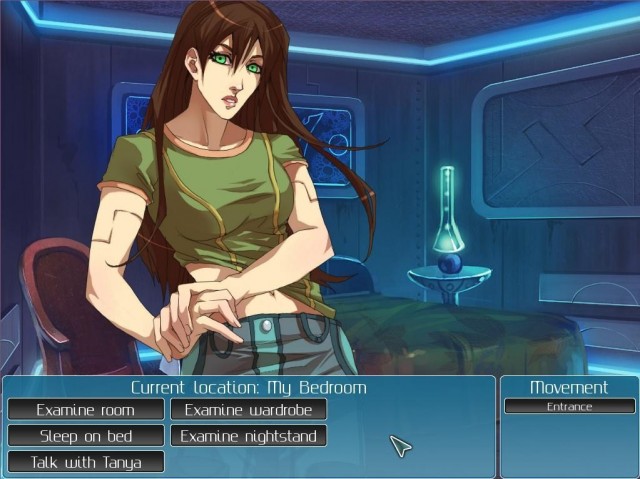Image resolution: width=640 pixels, height=479 pixels.
Task: Select Sleep on bed
Action: tap(86, 436)
